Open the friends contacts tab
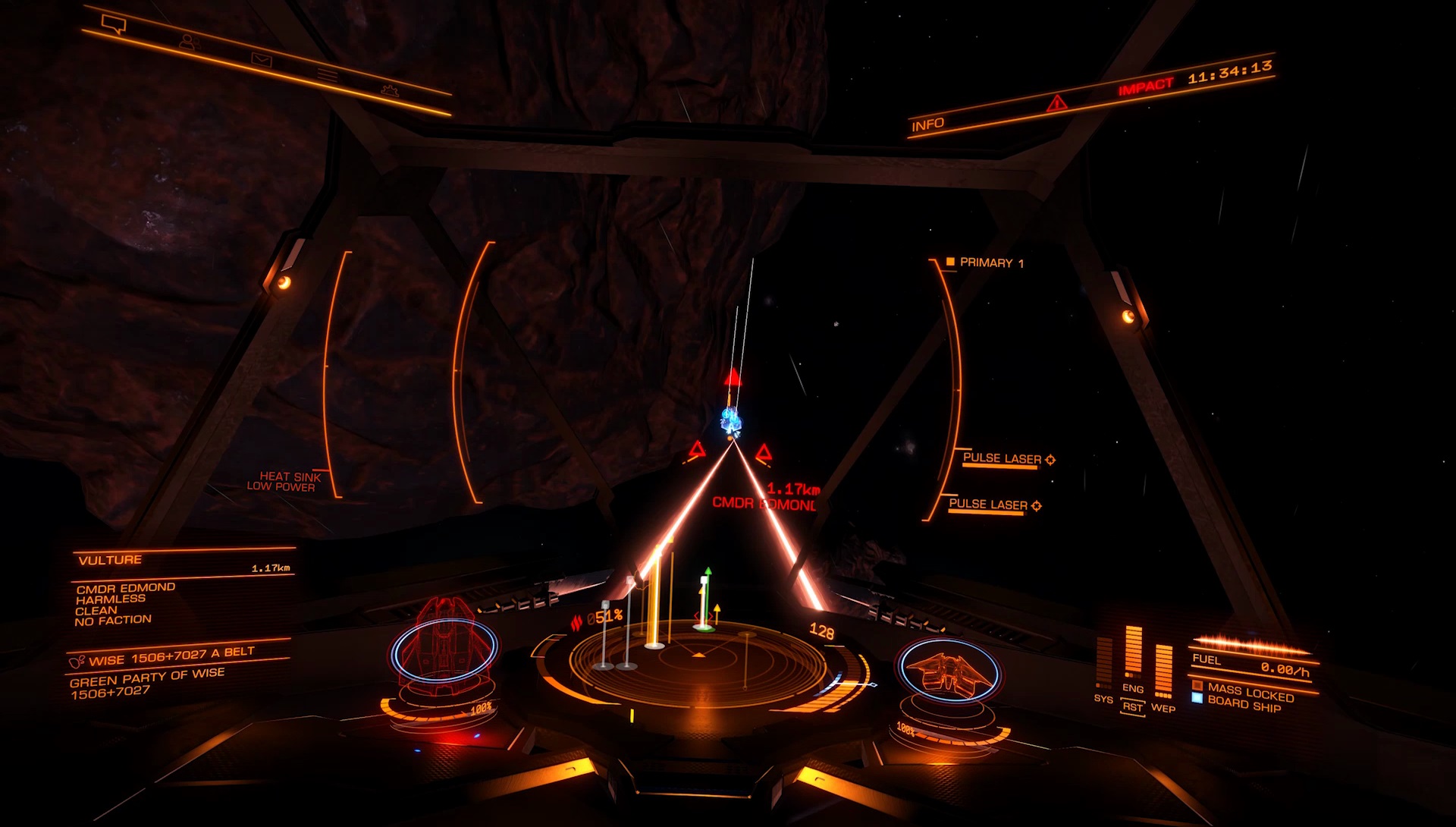 coord(189,42)
